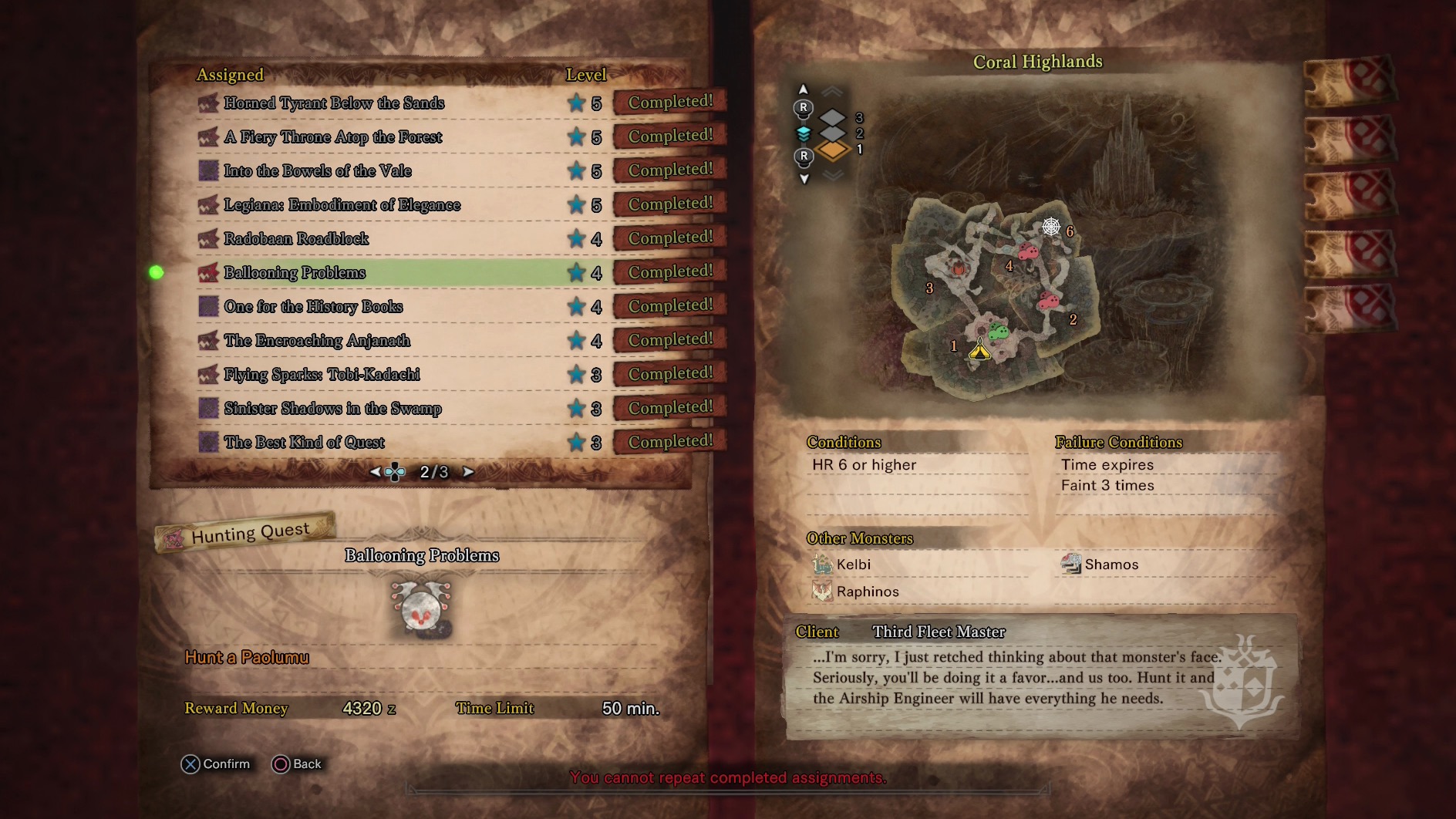Select the Horned Tyrant Below the Sands quest
Screen dimensions: 1456x819
click(334, 103)
